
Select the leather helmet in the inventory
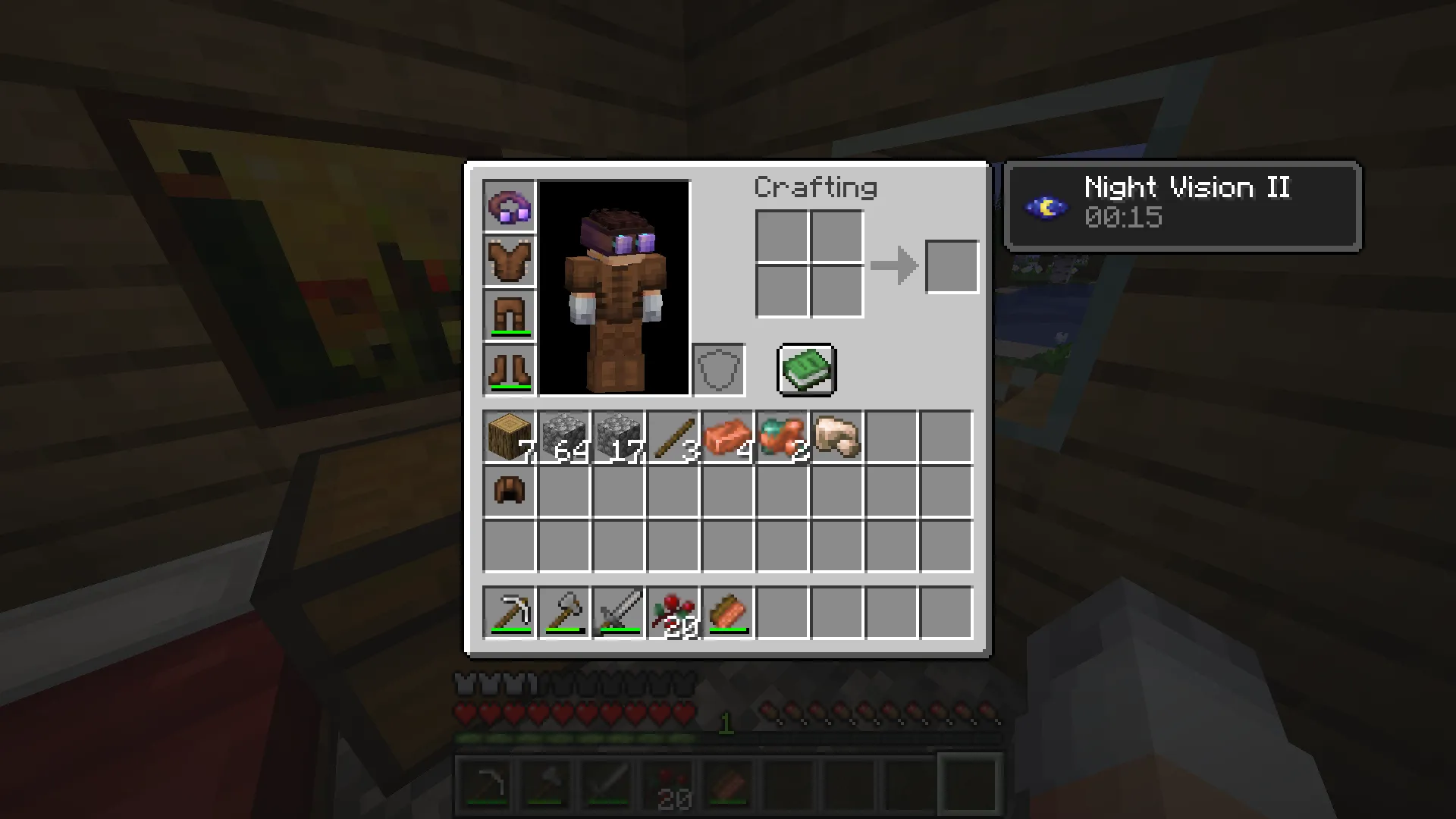point(509,490)
